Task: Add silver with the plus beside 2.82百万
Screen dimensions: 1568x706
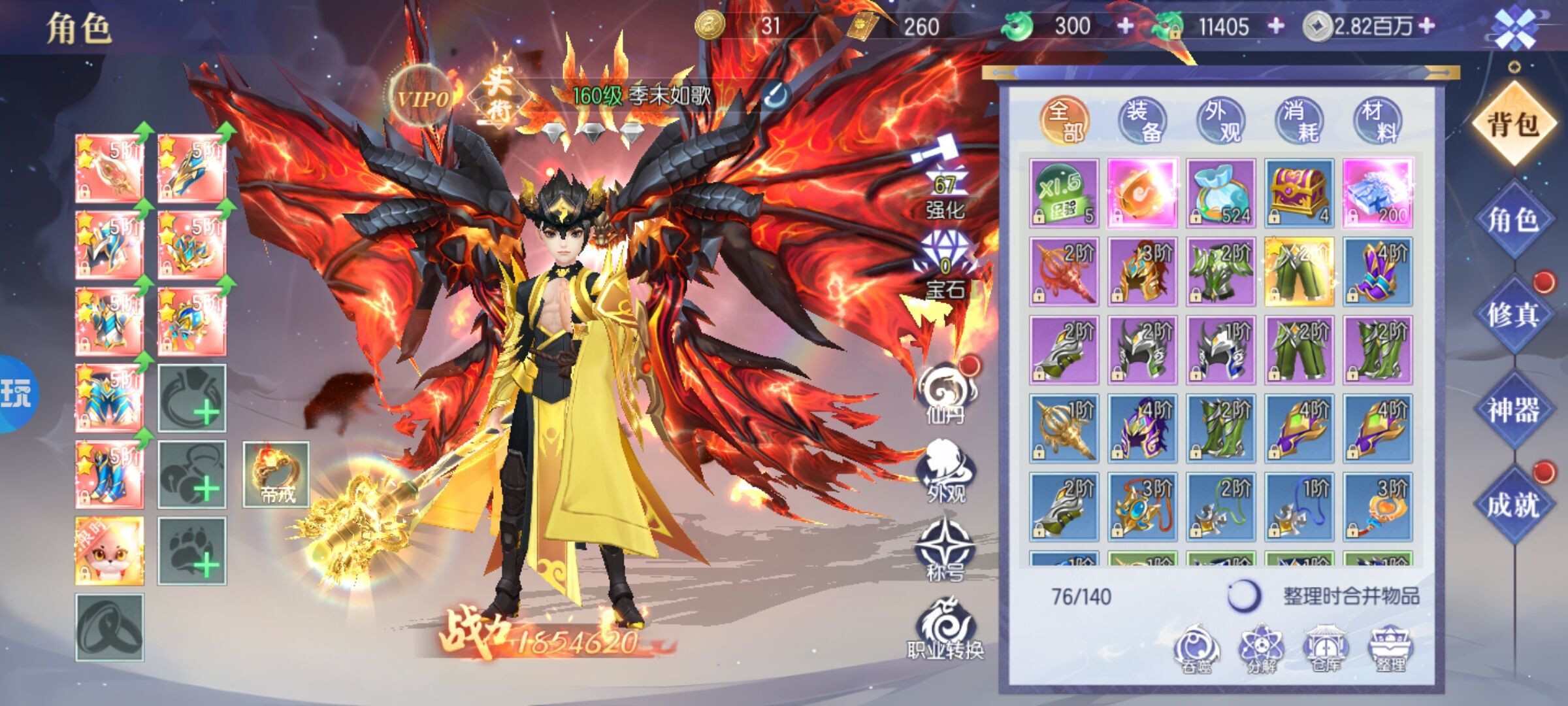Action: 1428,26
